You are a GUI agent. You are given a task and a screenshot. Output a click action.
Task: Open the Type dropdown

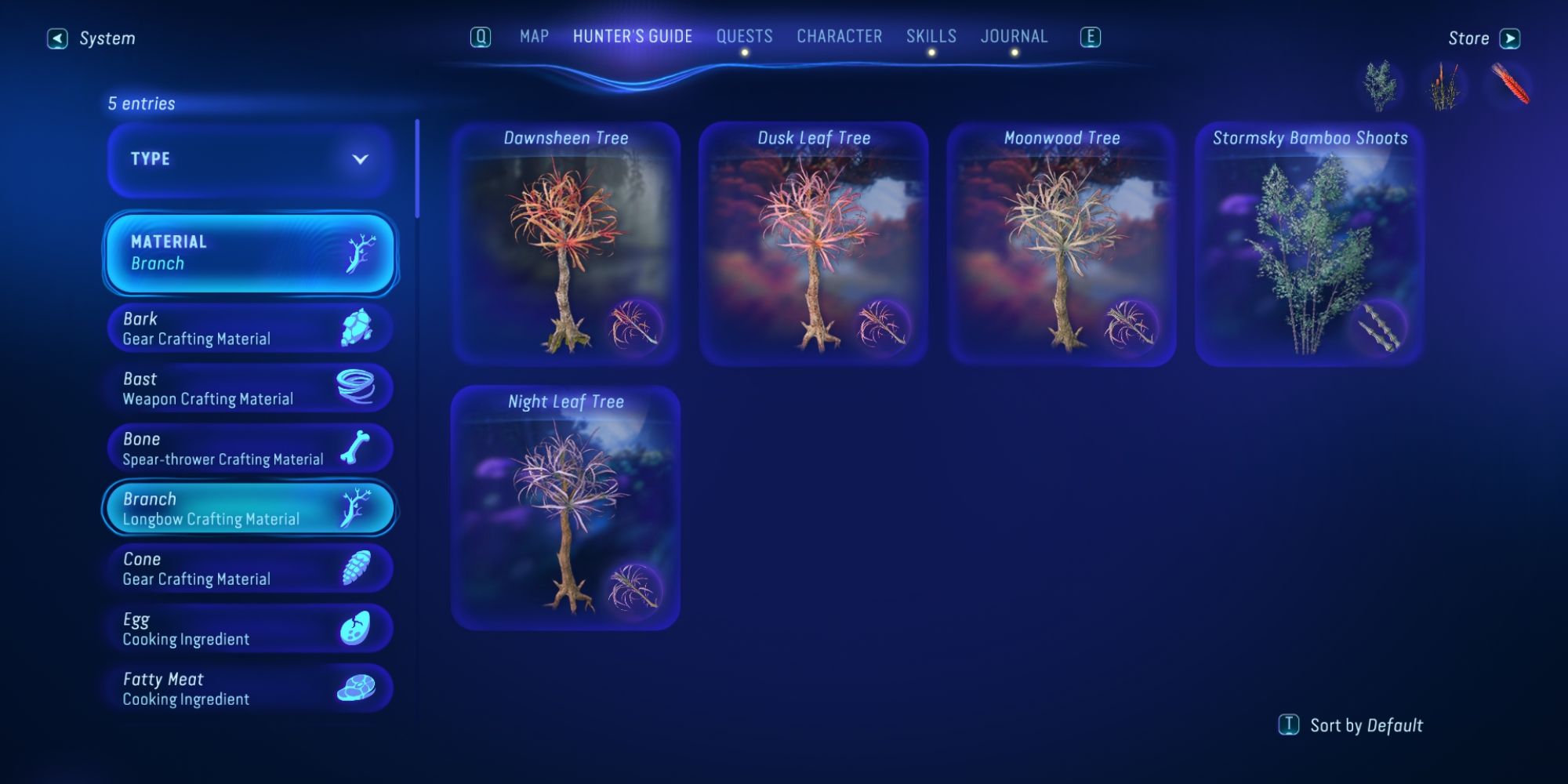pyautogui.click(x=249, y=159)
